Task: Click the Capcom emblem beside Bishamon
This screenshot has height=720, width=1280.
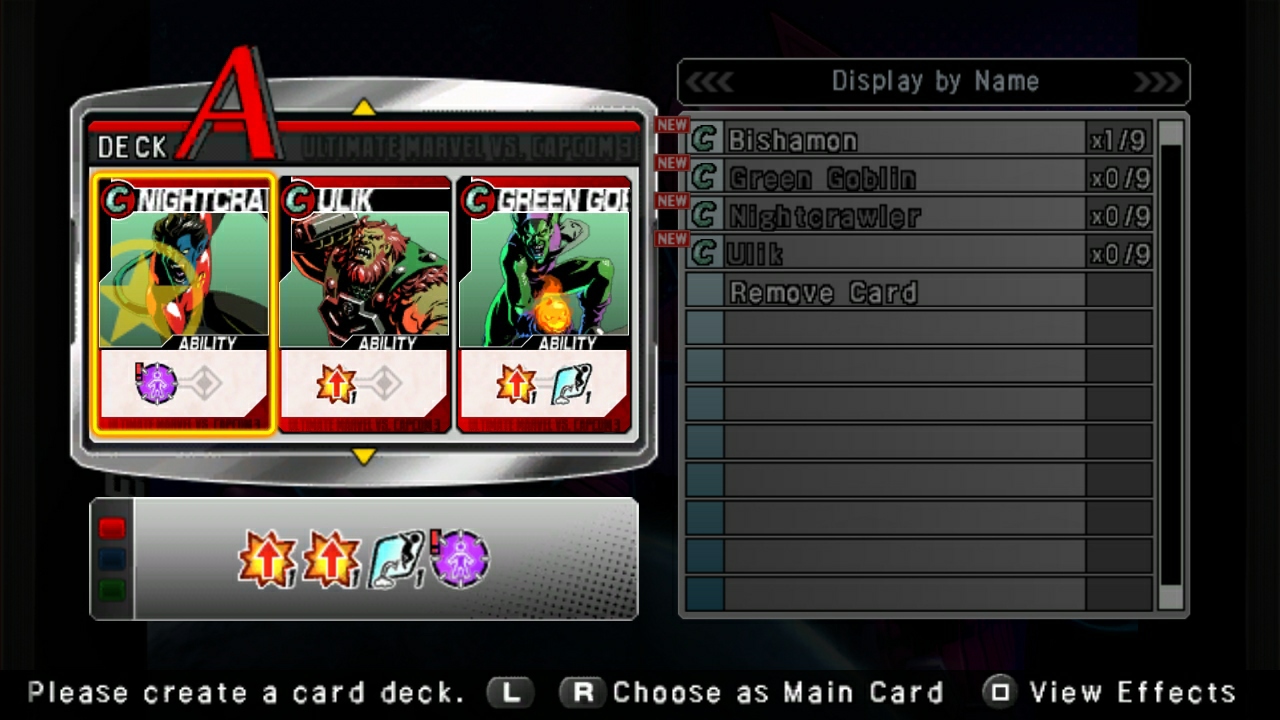Action: pyautogui.click(x=702, y=140)
